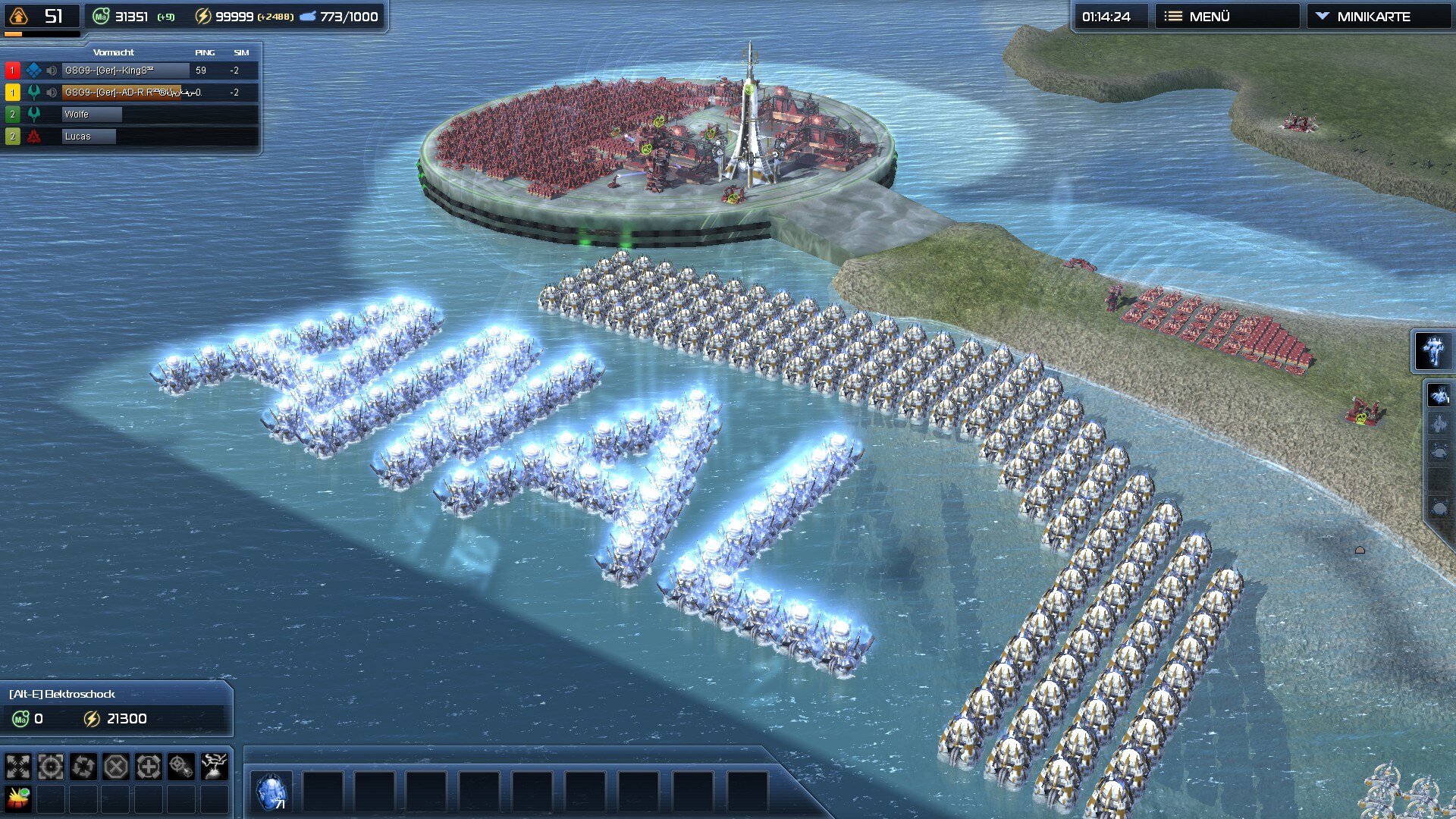
Task: Click the stop command octagon icon
Action: (x=116, y=767)
